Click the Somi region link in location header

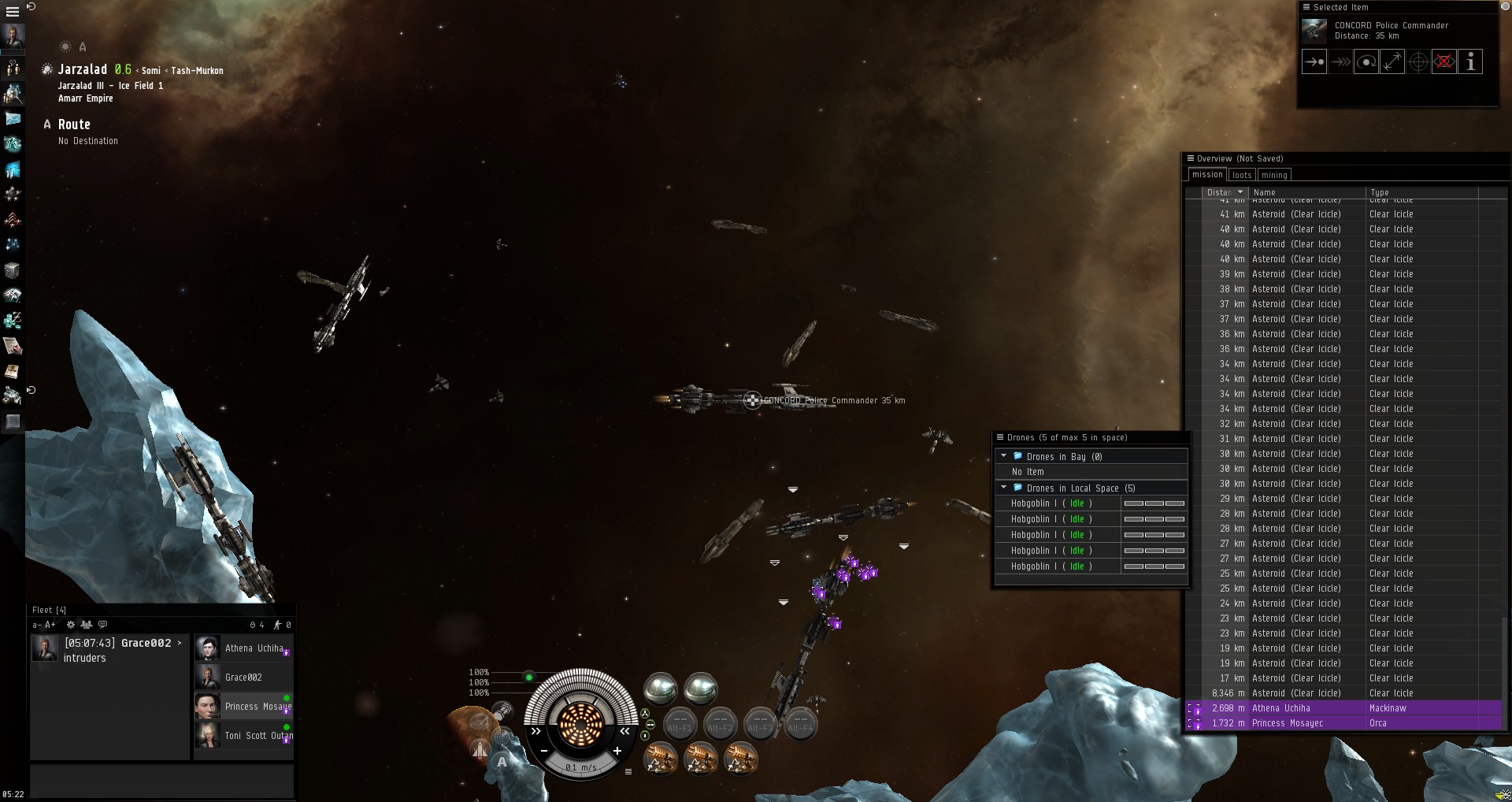tap(151, 71)
